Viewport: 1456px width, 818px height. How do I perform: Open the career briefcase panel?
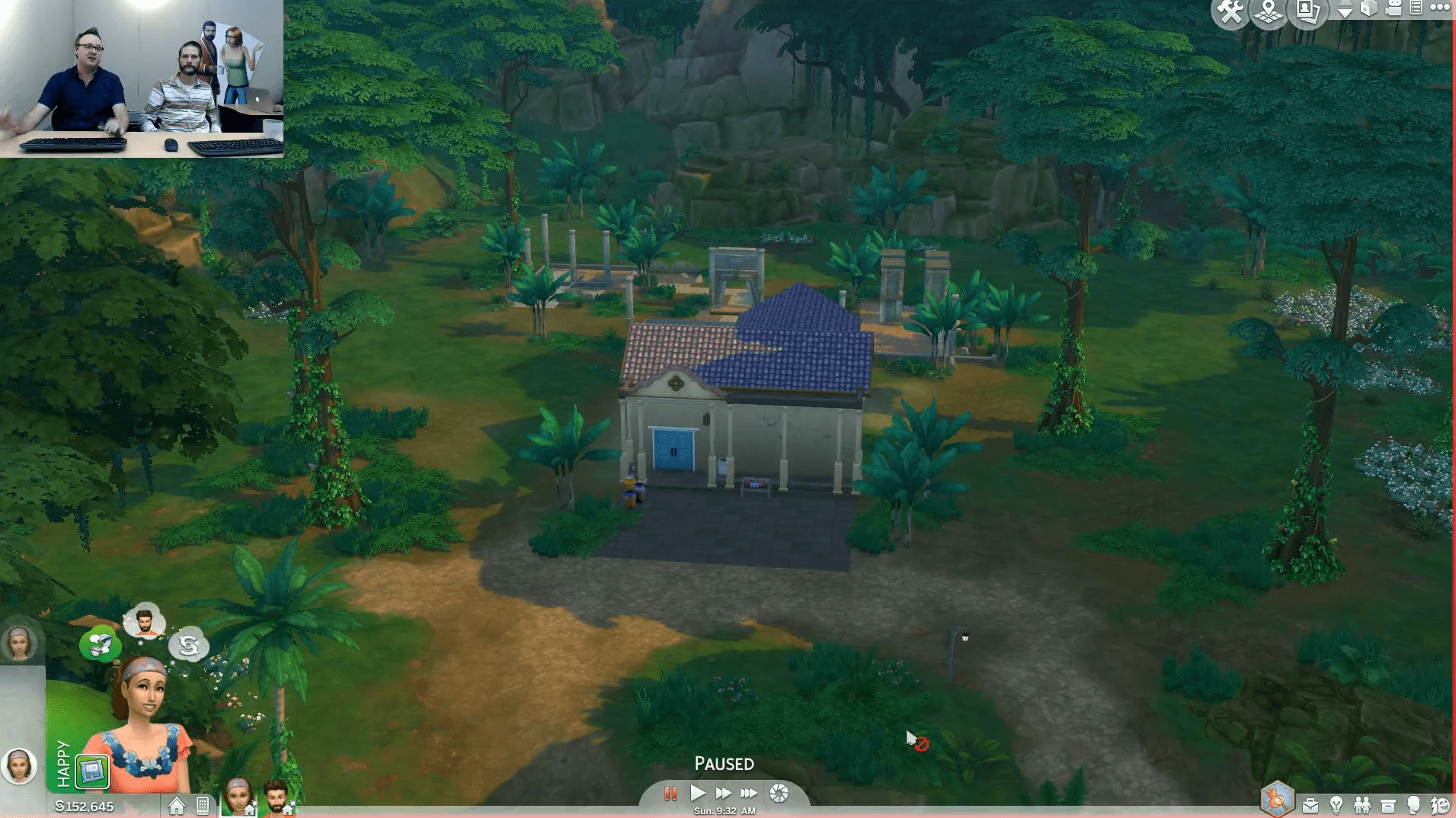(1310, 804)
